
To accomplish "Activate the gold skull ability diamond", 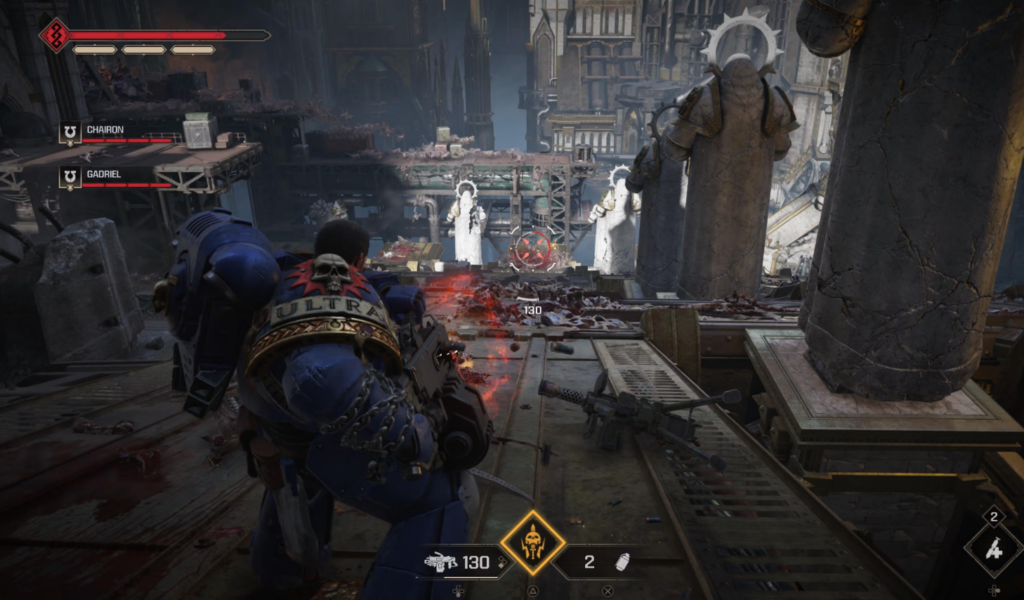I will (532, 543).
